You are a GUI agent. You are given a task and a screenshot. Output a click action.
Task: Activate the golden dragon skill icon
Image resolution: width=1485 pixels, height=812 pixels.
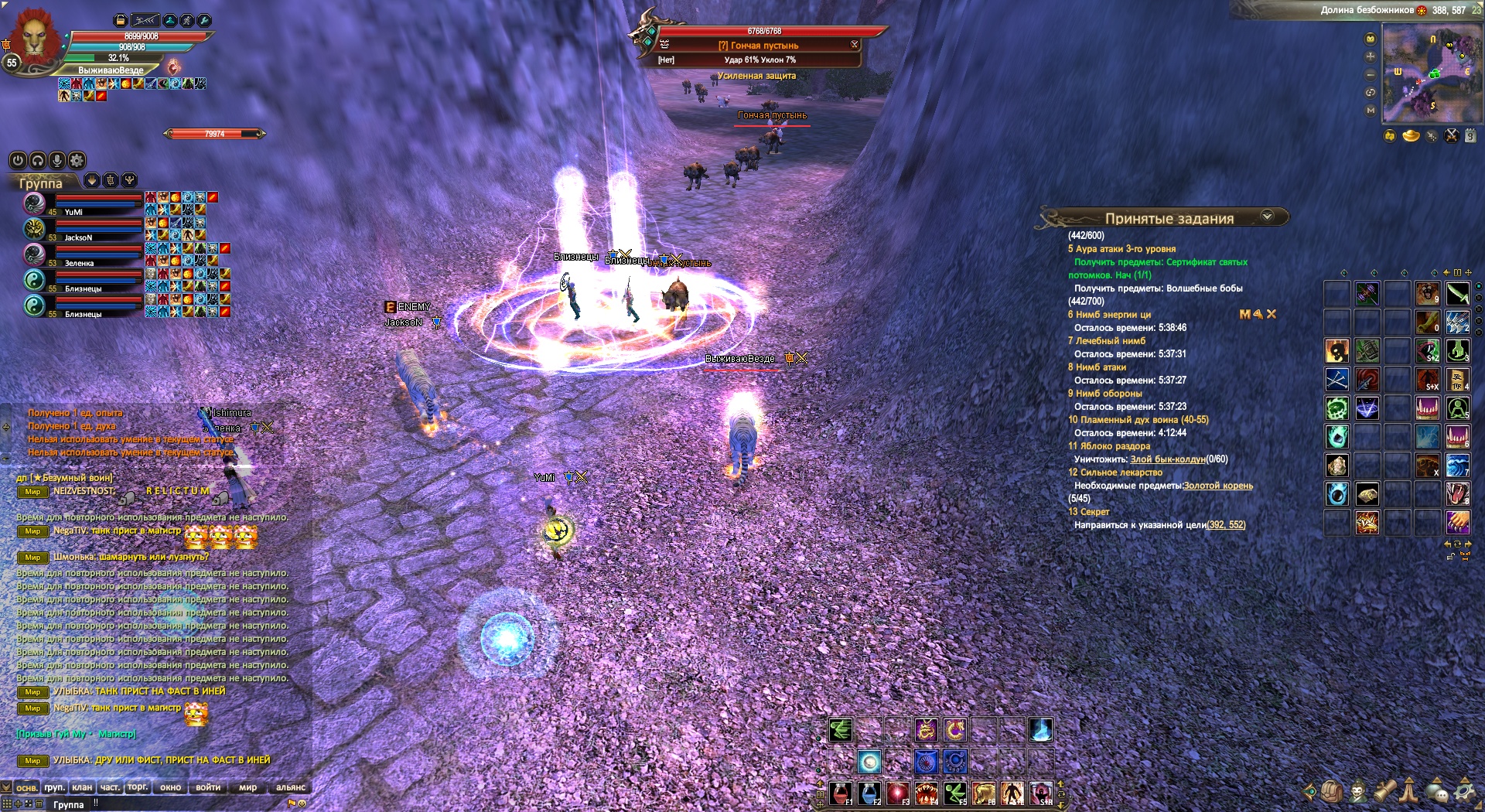click(x=926, y=729)
